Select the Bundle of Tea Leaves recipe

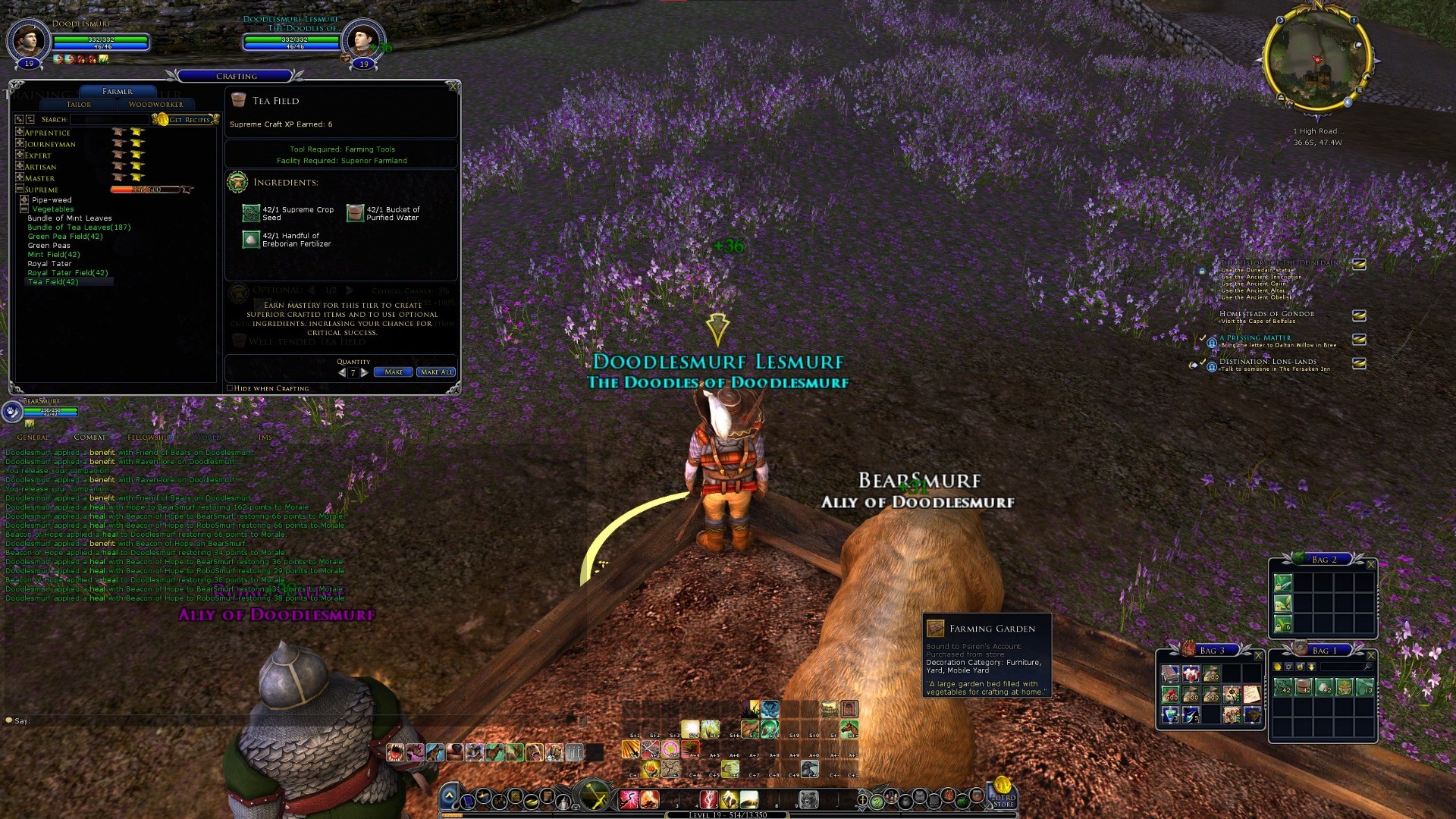coord(79,227)
